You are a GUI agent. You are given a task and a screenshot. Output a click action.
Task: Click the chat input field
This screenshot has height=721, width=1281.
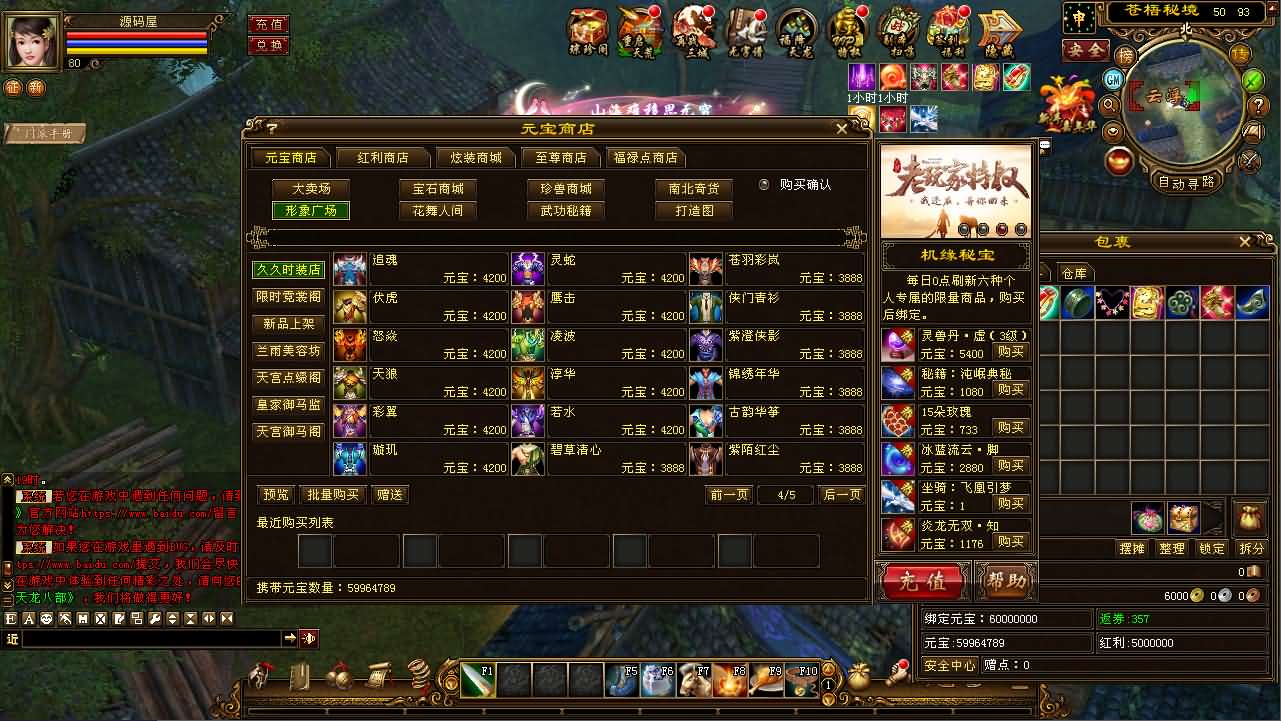(x=150, y=638)
